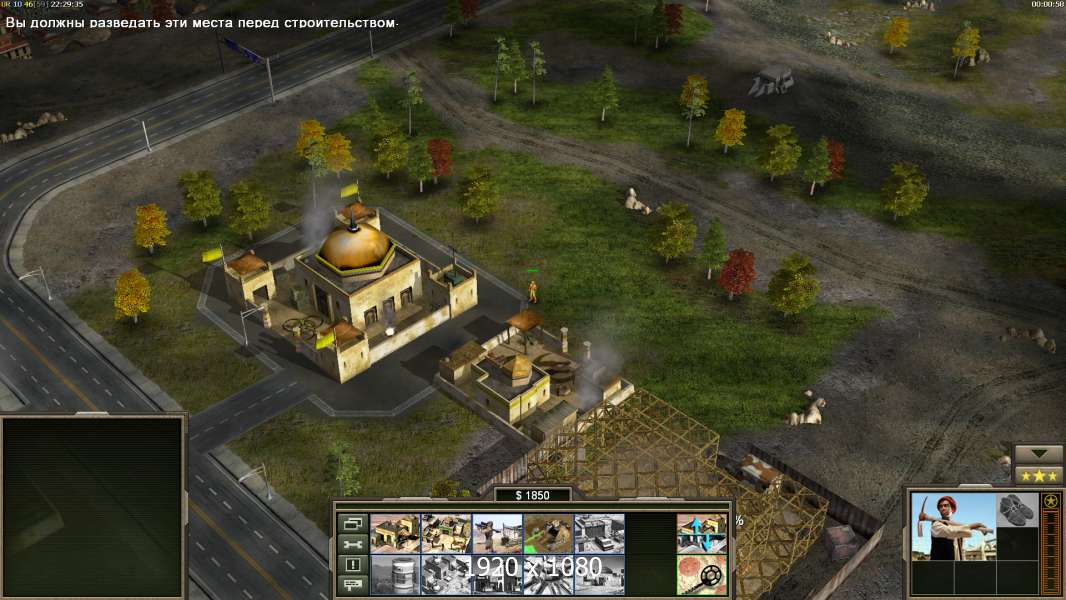Click the selected worker portrait
The width and height of the screenshot is (1066, 600).
click(953, 526)
